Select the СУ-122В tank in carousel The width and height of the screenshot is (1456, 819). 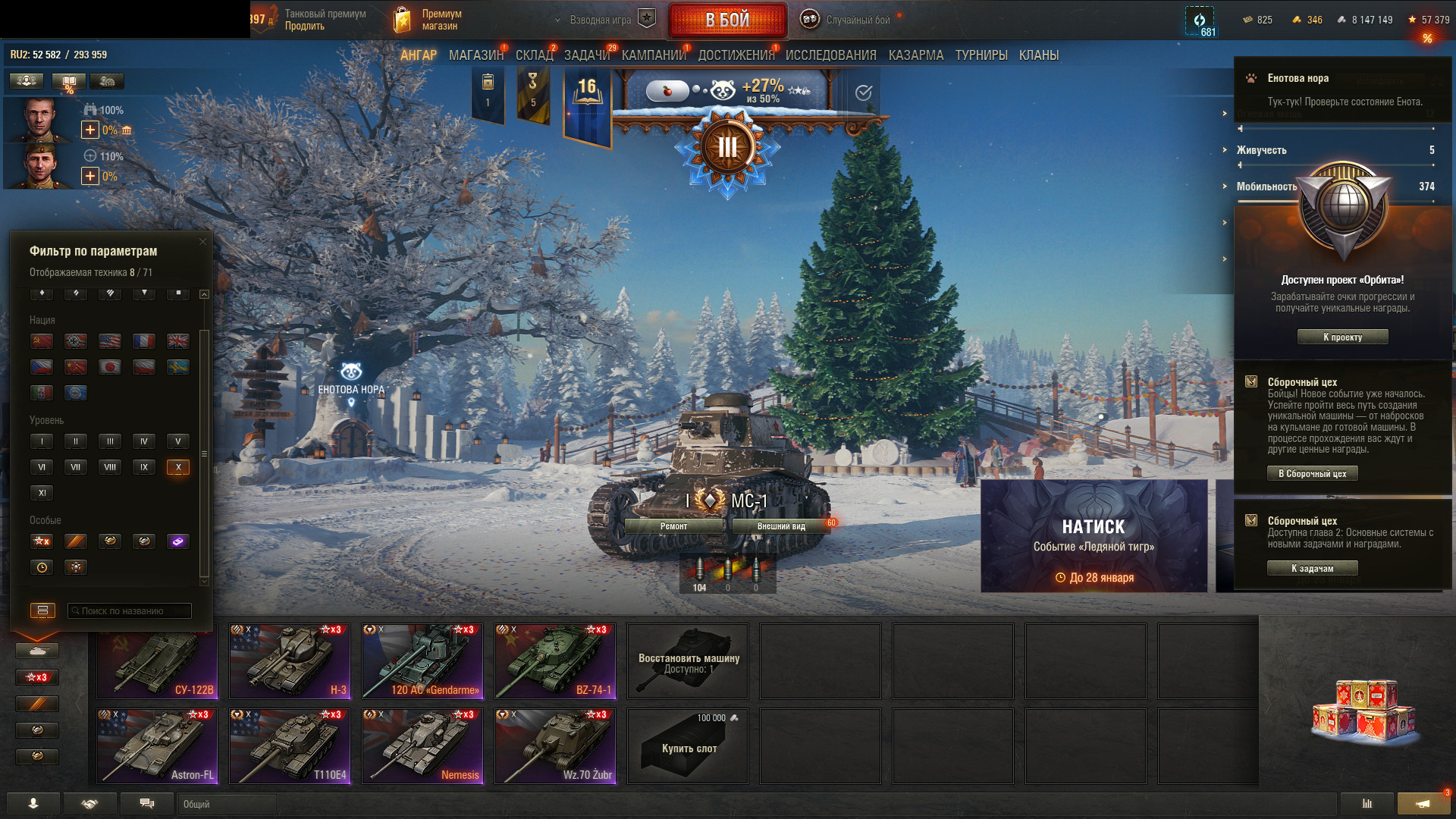pyautogui.click(x=158, y=661)
